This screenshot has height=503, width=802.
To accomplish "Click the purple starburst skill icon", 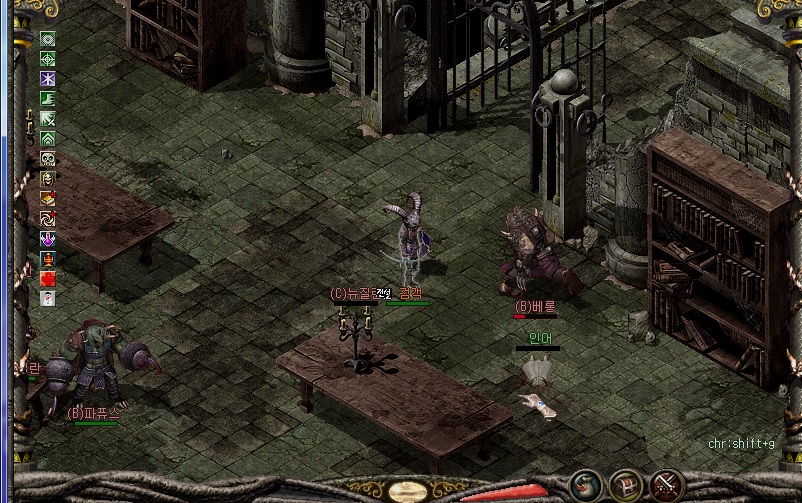I will point(47,79).
